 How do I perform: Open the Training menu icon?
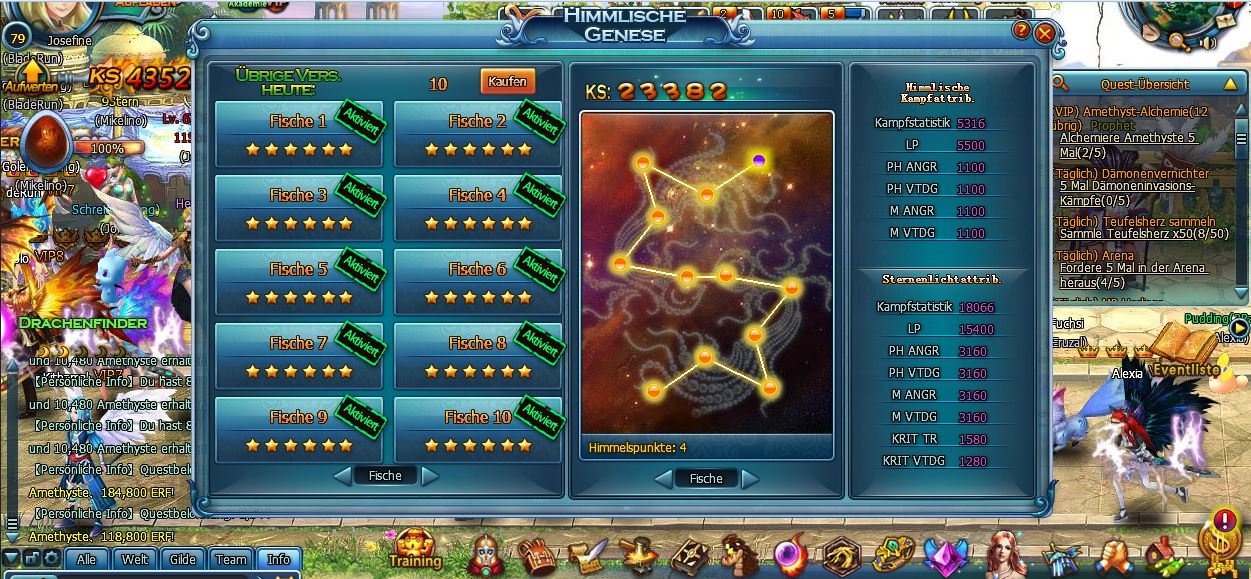click(x=414, y=549)
